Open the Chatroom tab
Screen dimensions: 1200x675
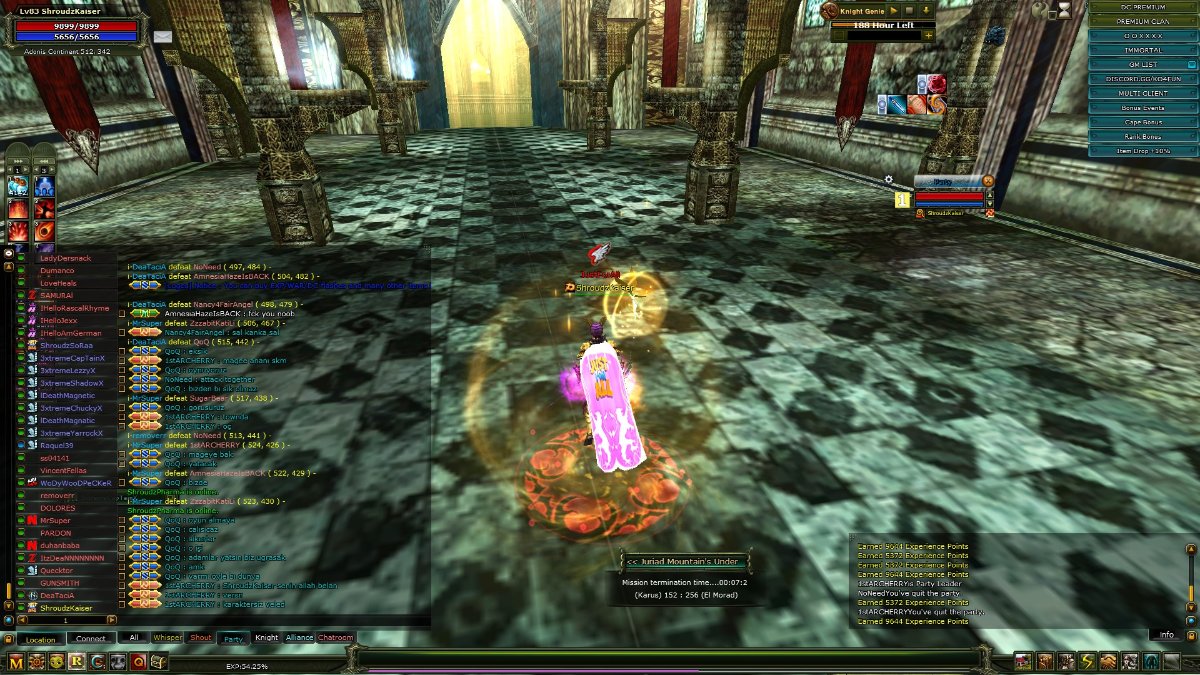(x=336, y=637)
